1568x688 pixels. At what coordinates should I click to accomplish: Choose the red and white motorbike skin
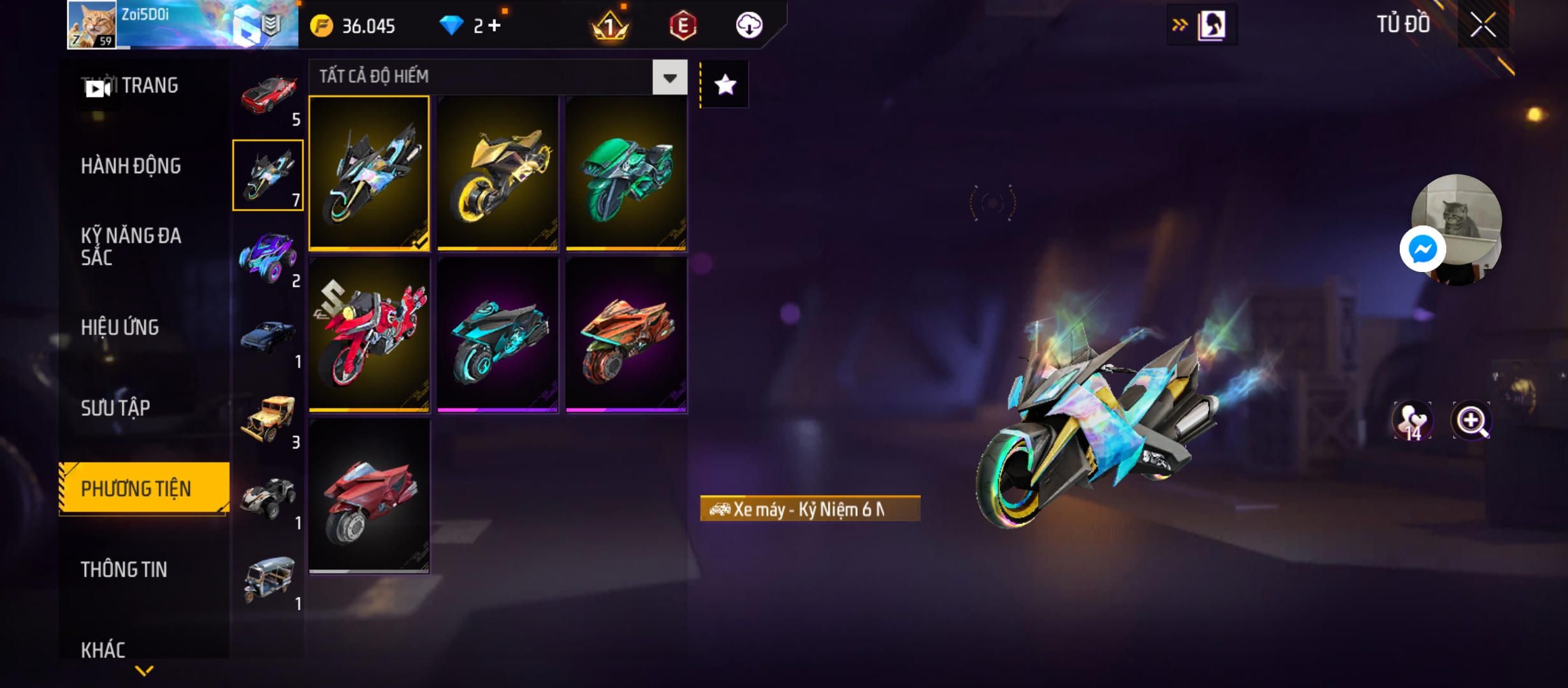click(x=369, y=334)
